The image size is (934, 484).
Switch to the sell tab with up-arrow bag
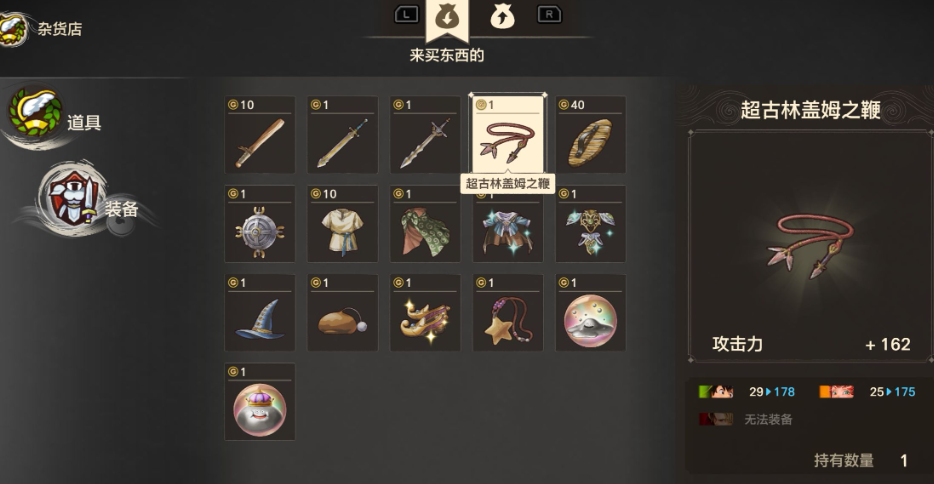[x=502, y=16]
